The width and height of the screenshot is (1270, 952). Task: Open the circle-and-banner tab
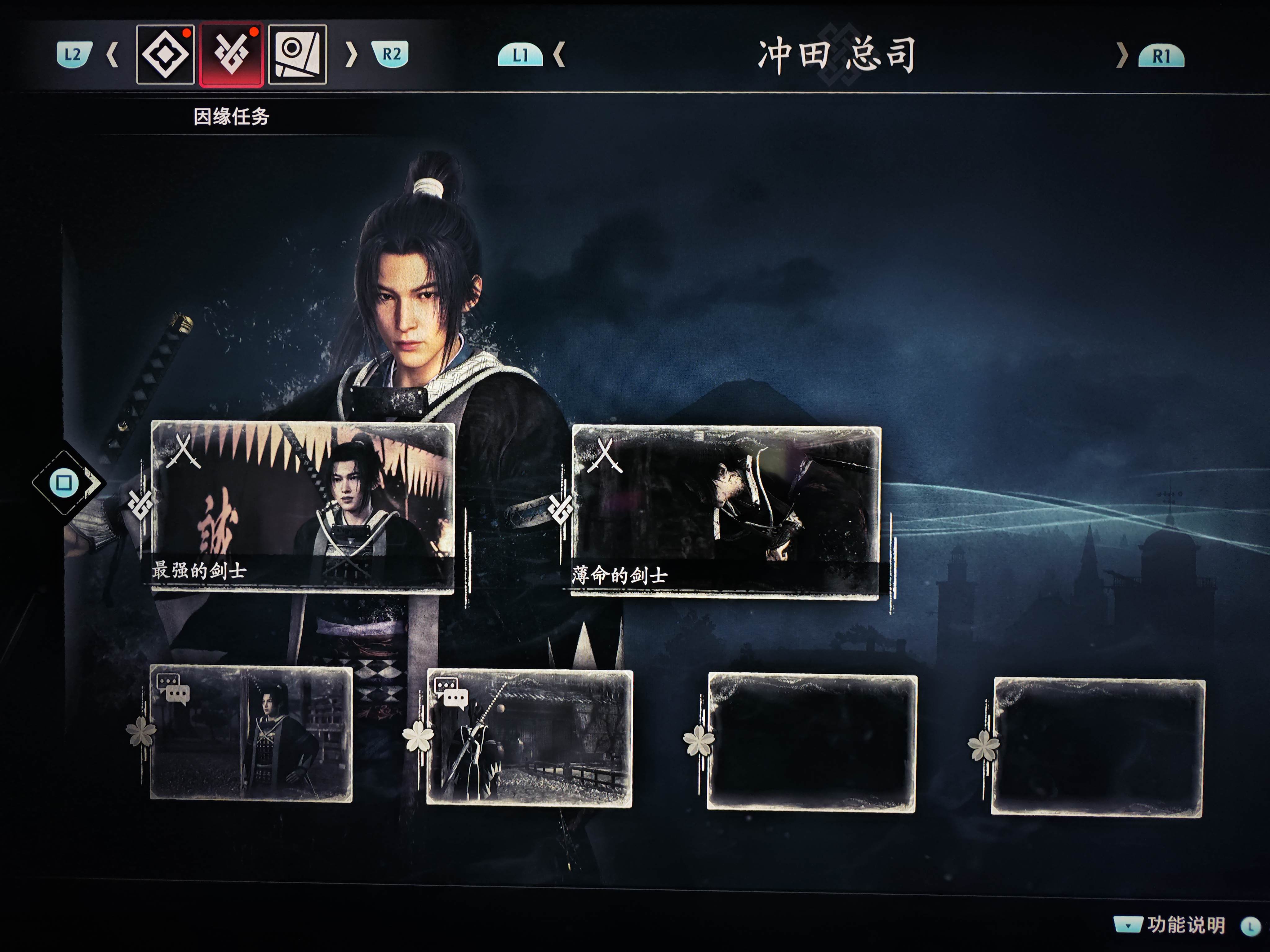click(297, 55)
